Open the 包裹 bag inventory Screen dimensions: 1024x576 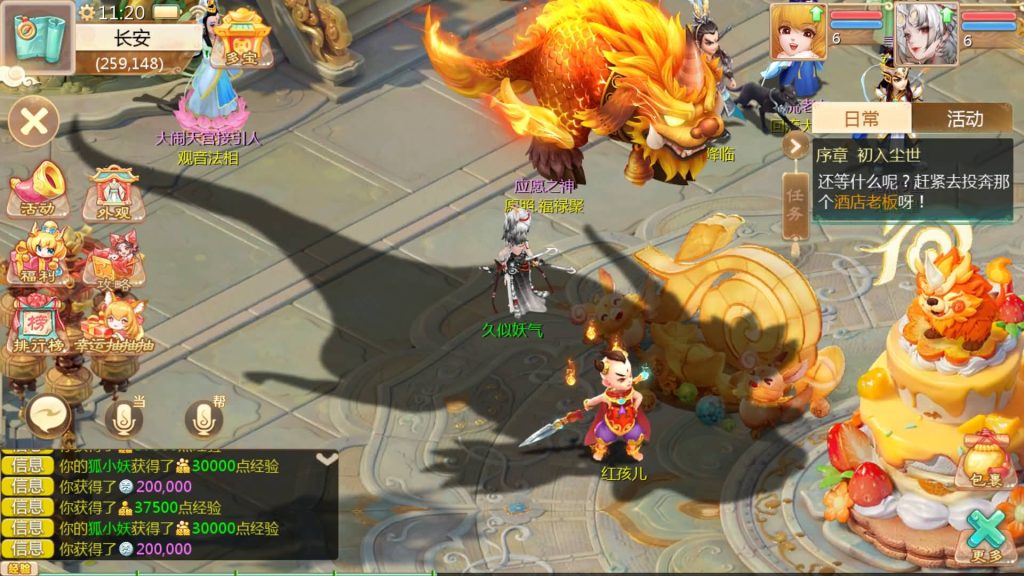point(983,461)
